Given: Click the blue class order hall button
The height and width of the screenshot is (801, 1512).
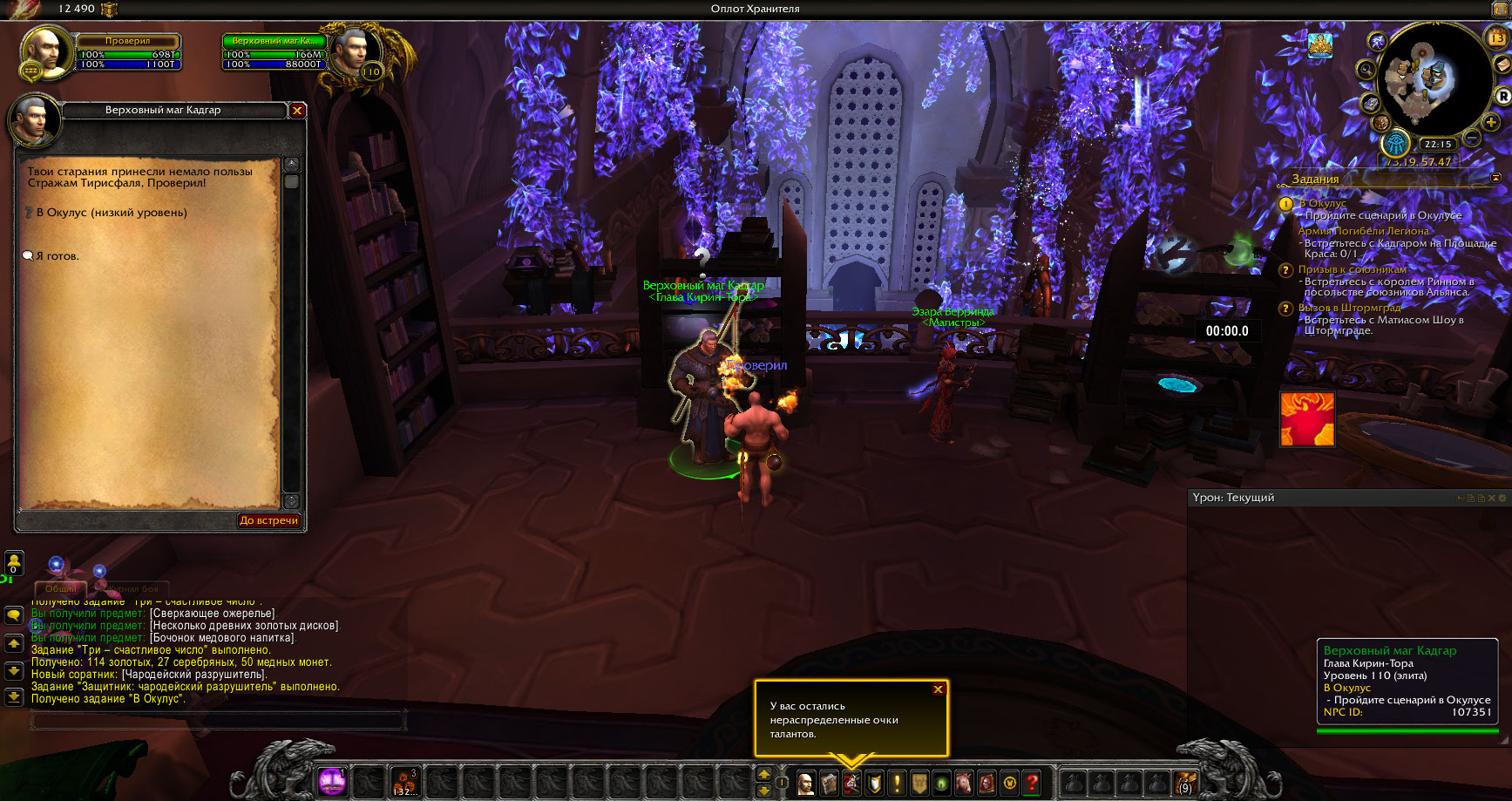Looking at the screenshot, I should point(1395,144).
